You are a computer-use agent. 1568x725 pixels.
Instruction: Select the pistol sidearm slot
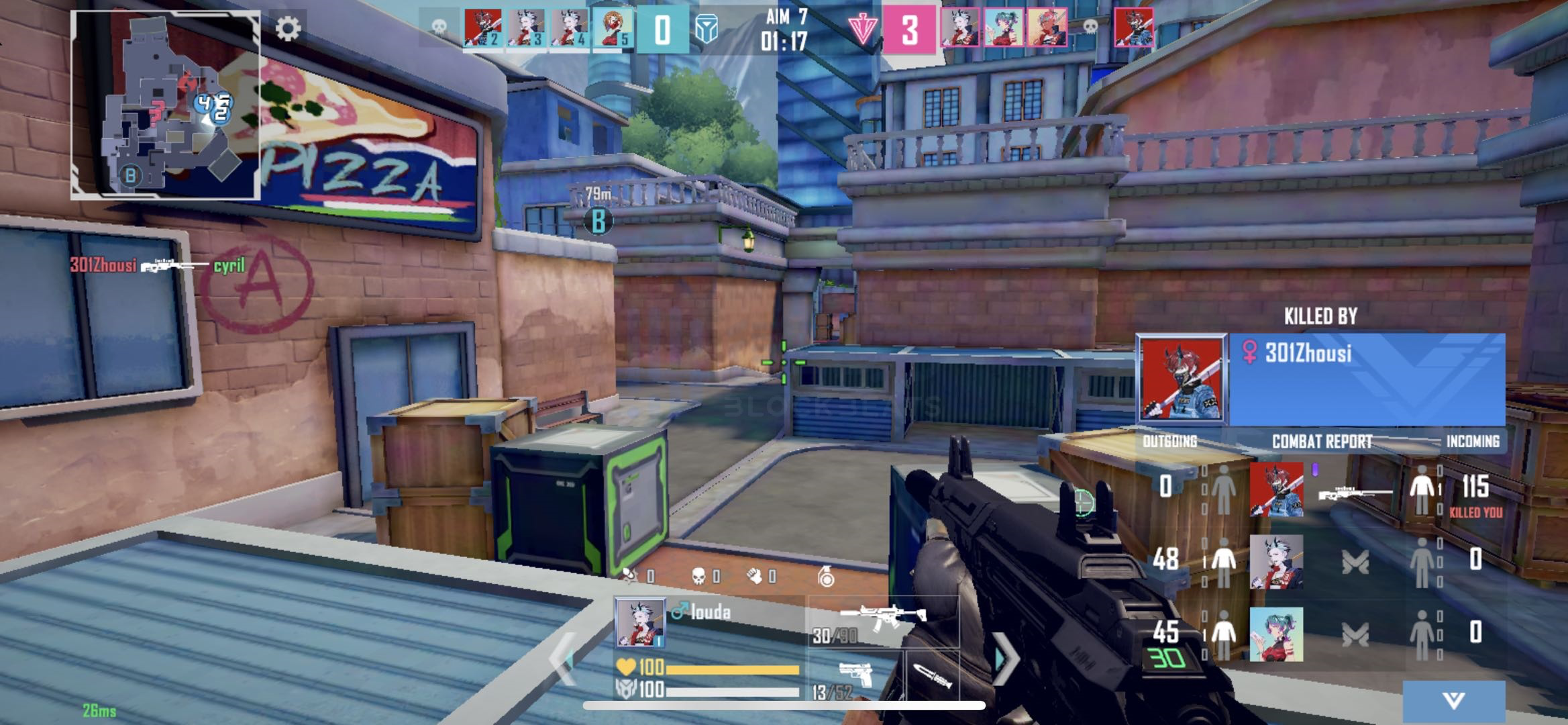click(x=854, y=678)
